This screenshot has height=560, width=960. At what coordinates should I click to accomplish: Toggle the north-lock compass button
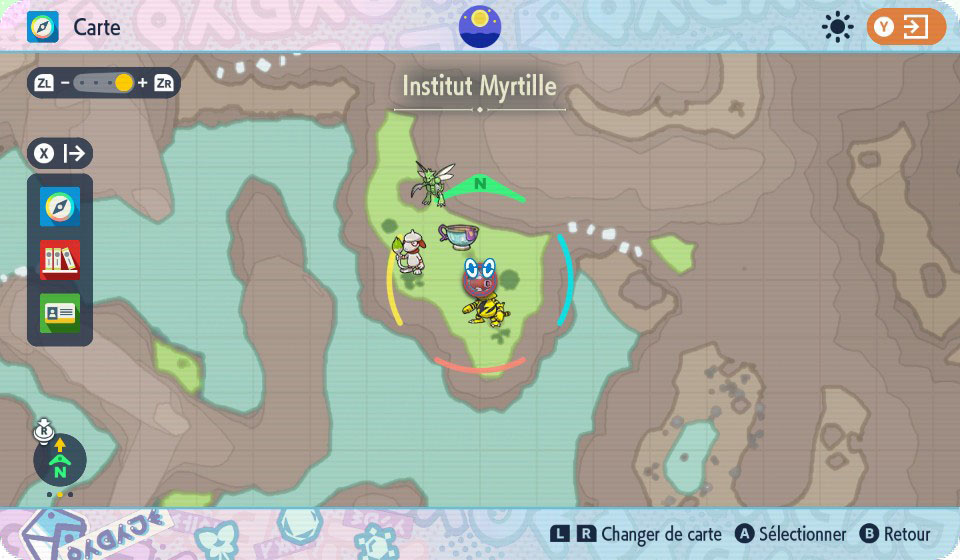tap(60, 460)
